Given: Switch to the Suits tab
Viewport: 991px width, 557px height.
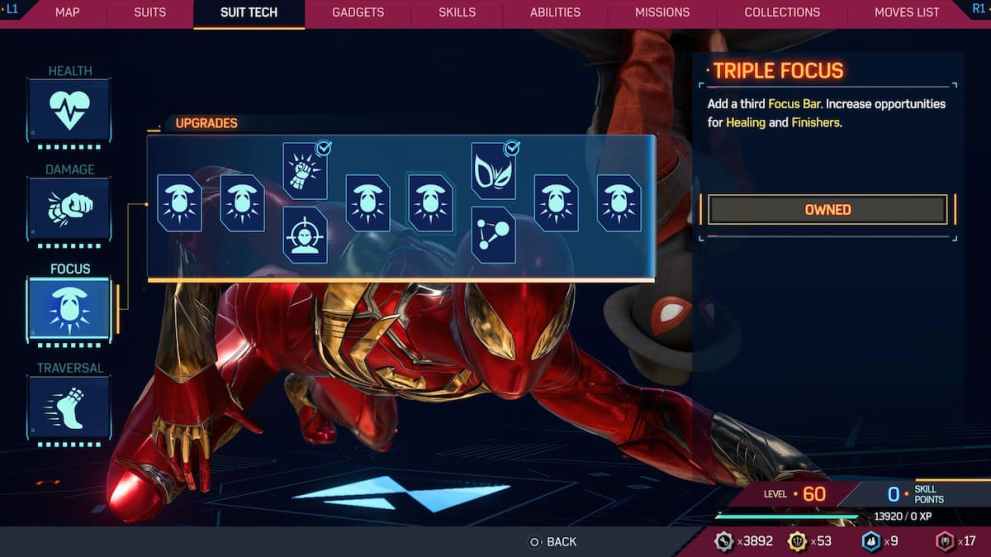Looking at the screenshot, I should pyautogui.click(x=150, y=13).
